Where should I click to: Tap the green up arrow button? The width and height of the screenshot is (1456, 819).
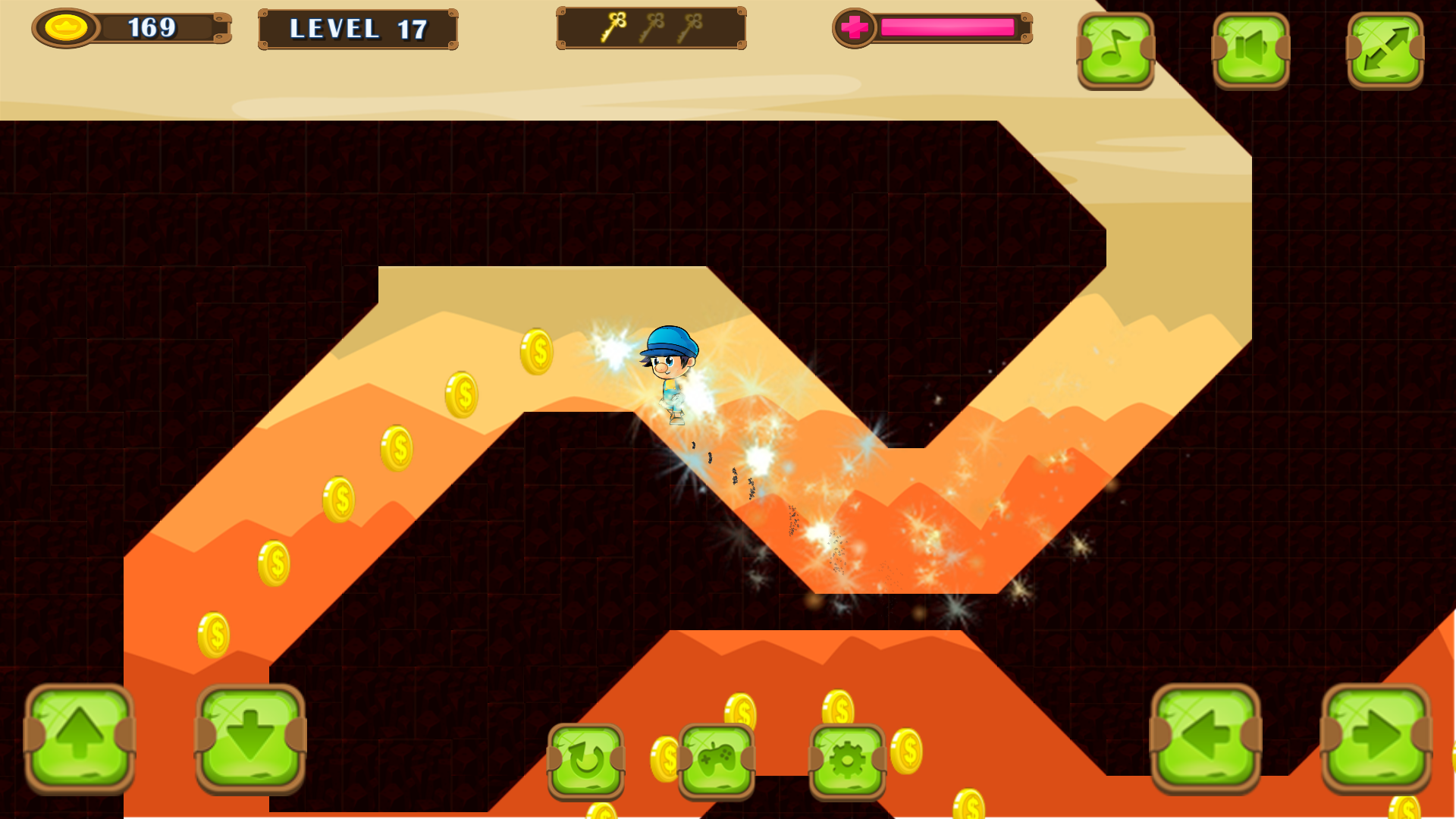point(80,737)
